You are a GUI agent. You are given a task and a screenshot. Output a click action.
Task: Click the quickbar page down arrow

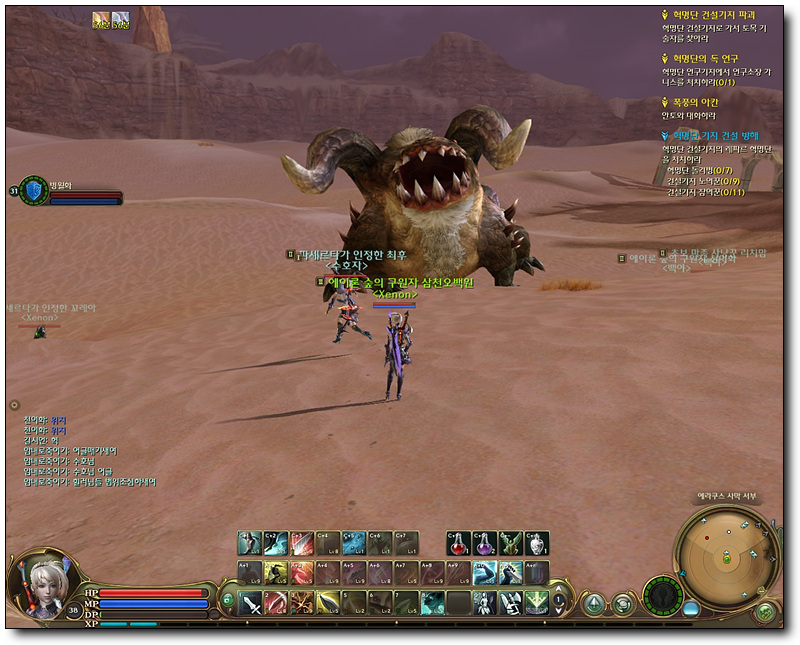point(558,612)
